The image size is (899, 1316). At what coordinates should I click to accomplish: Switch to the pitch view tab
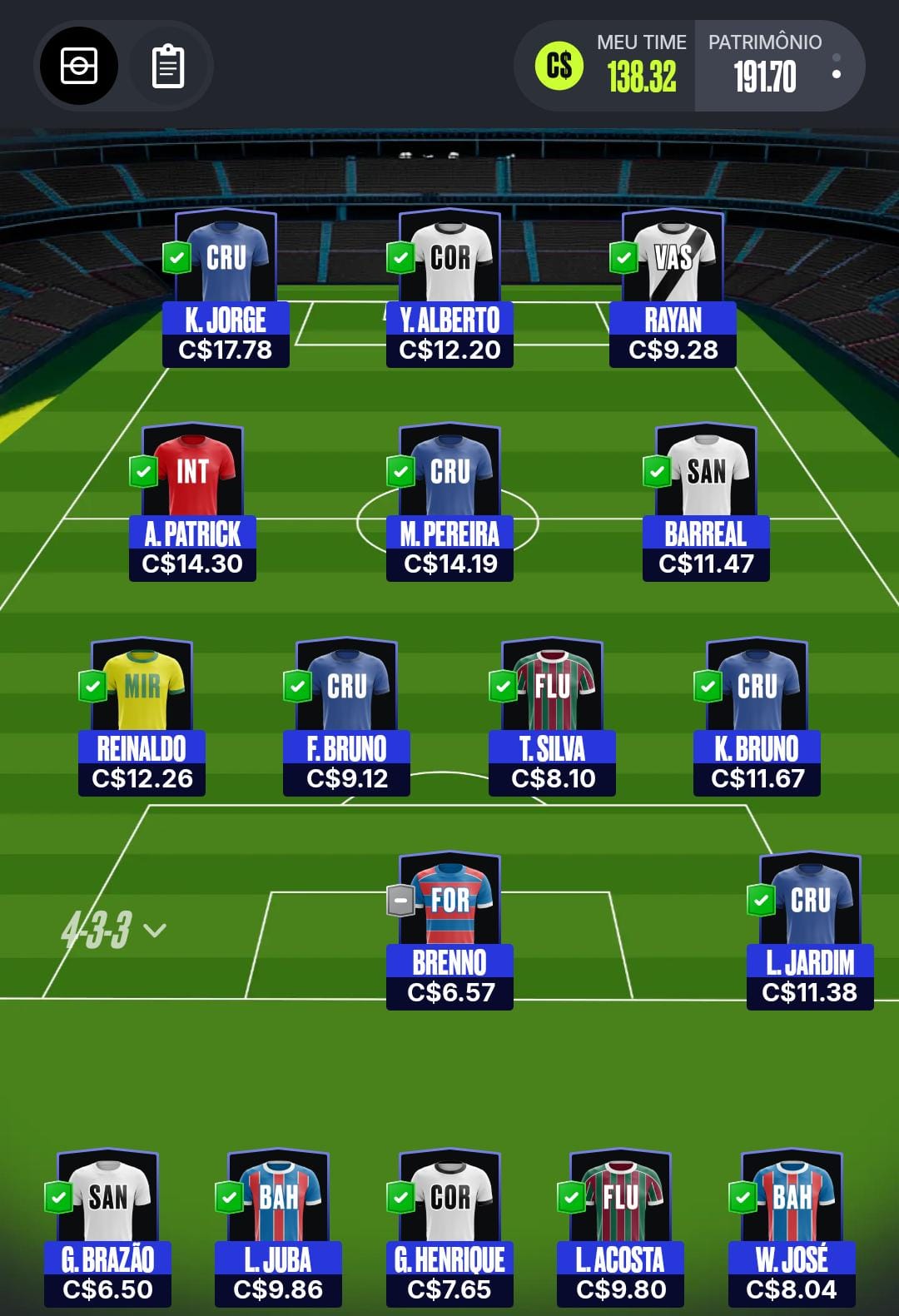(x=79, y=66)
